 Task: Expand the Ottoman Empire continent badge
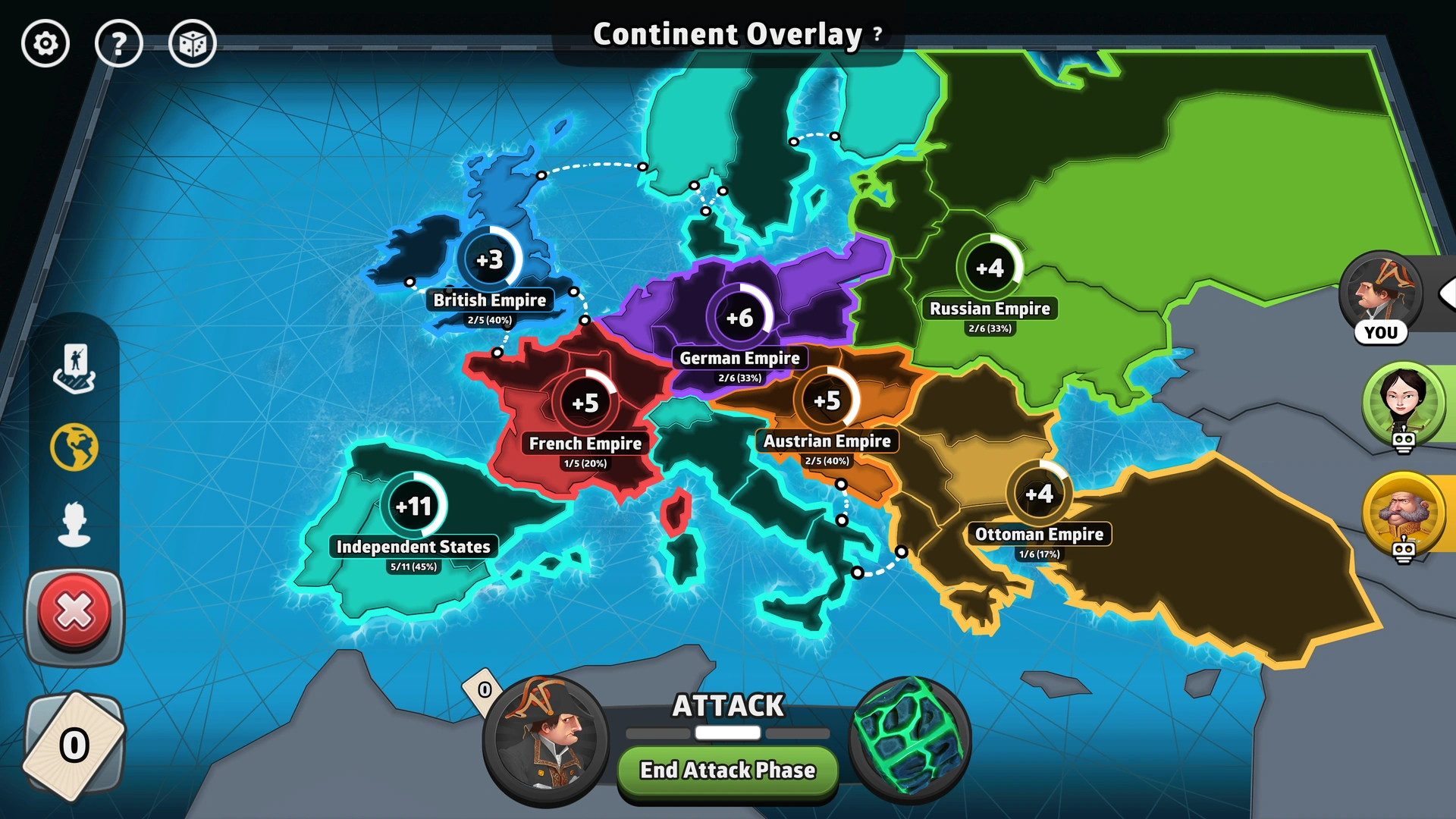(x=1038, y=491)
